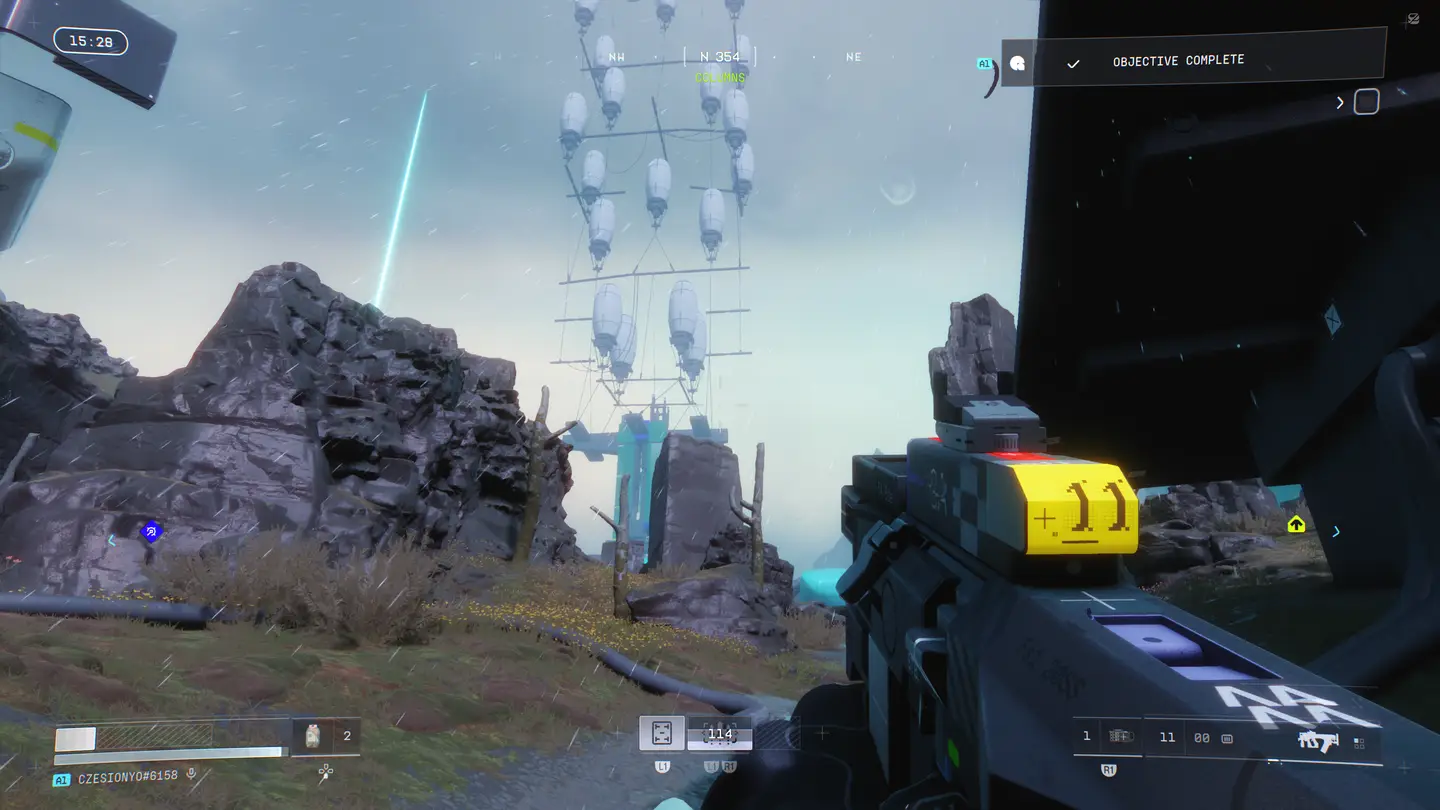Image resolution: width=1440 pixels, height=810 pixels.
Task: Select the yellow arrow location marker
Action: 1296,524
